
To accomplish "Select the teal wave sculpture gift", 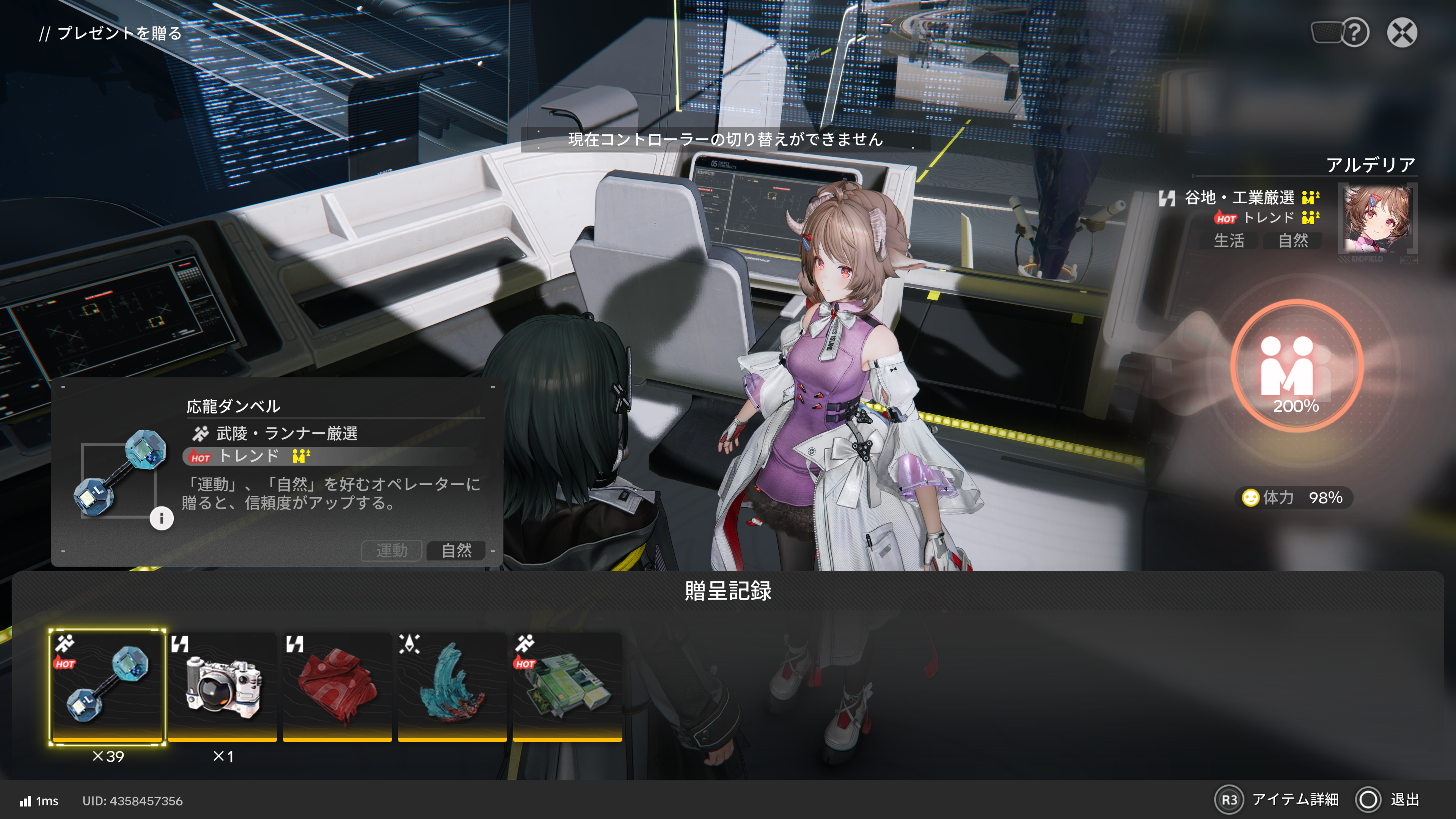I will pos(452,685).
